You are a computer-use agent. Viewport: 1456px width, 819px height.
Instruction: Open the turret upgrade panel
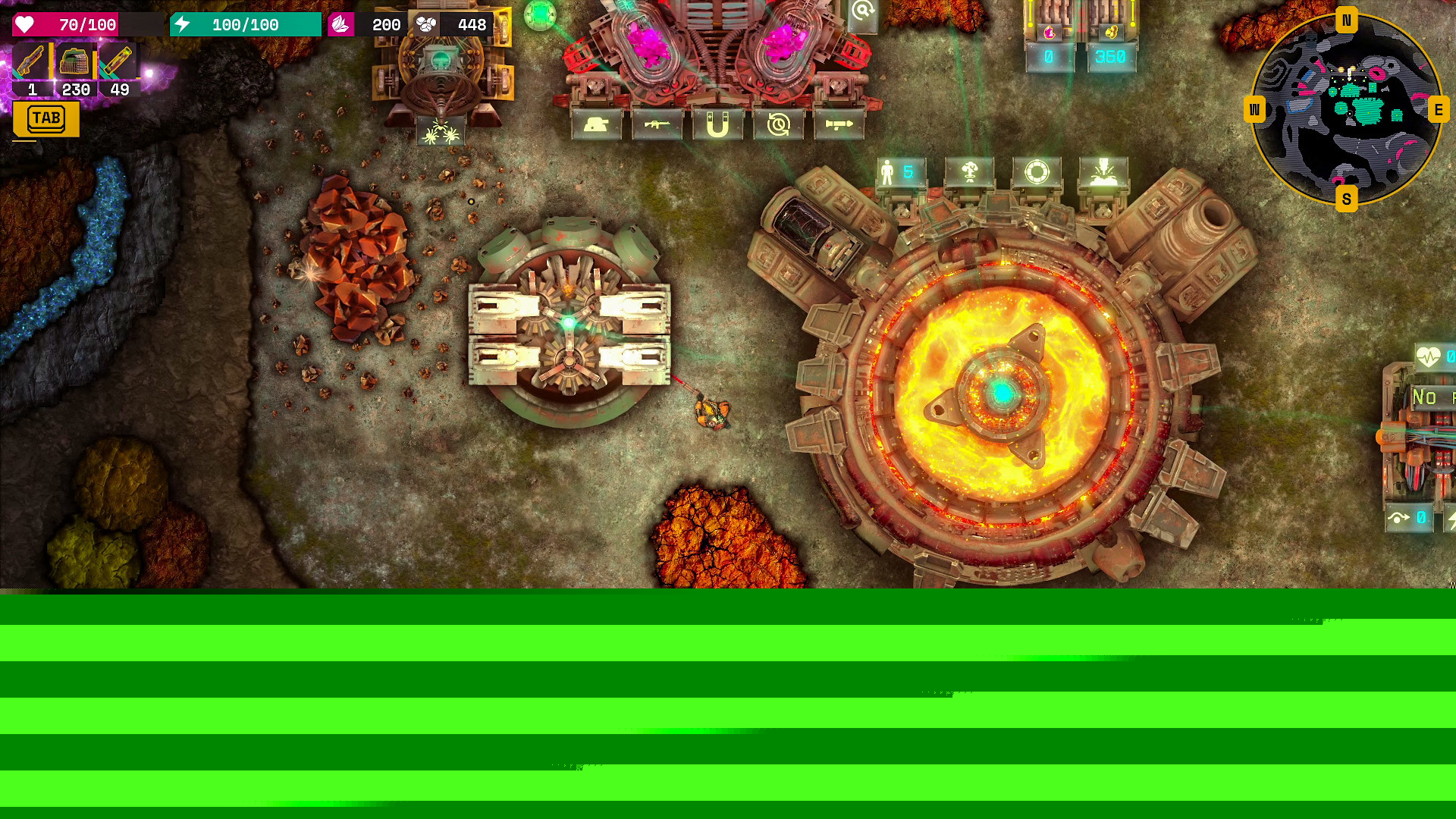596,125
